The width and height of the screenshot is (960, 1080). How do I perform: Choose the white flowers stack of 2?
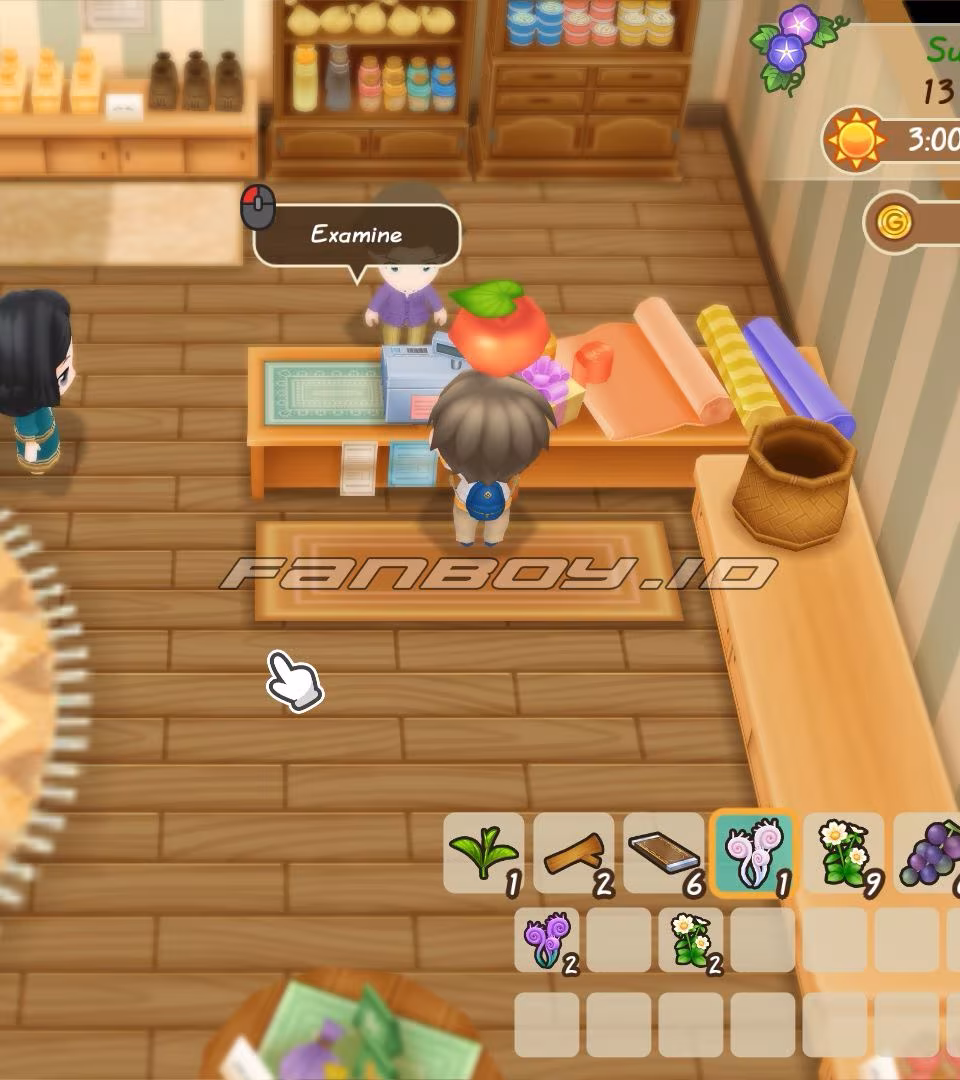tap(691, 940)
